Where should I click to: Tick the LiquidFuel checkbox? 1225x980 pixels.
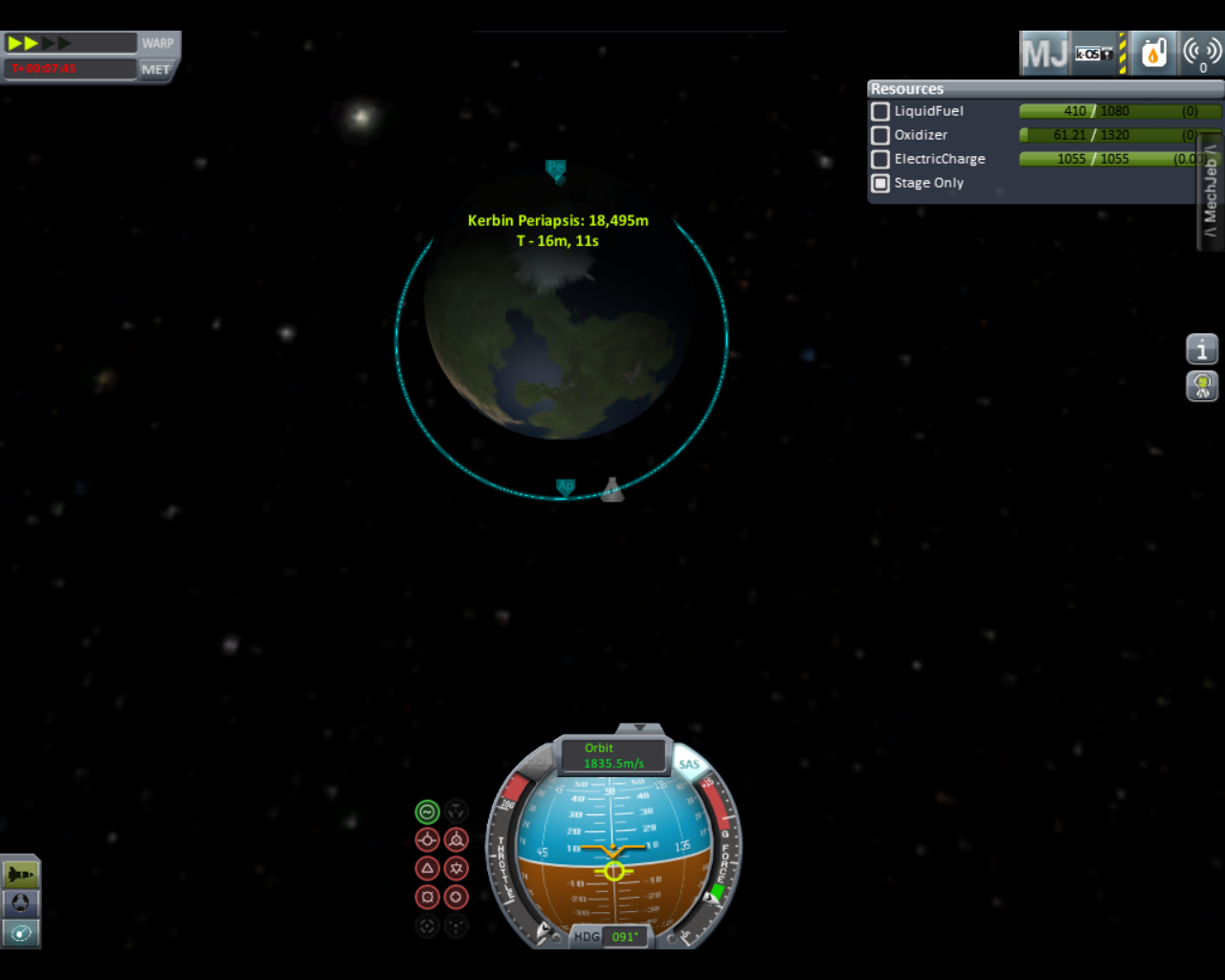pyautogui.click(x=880, y=111)
